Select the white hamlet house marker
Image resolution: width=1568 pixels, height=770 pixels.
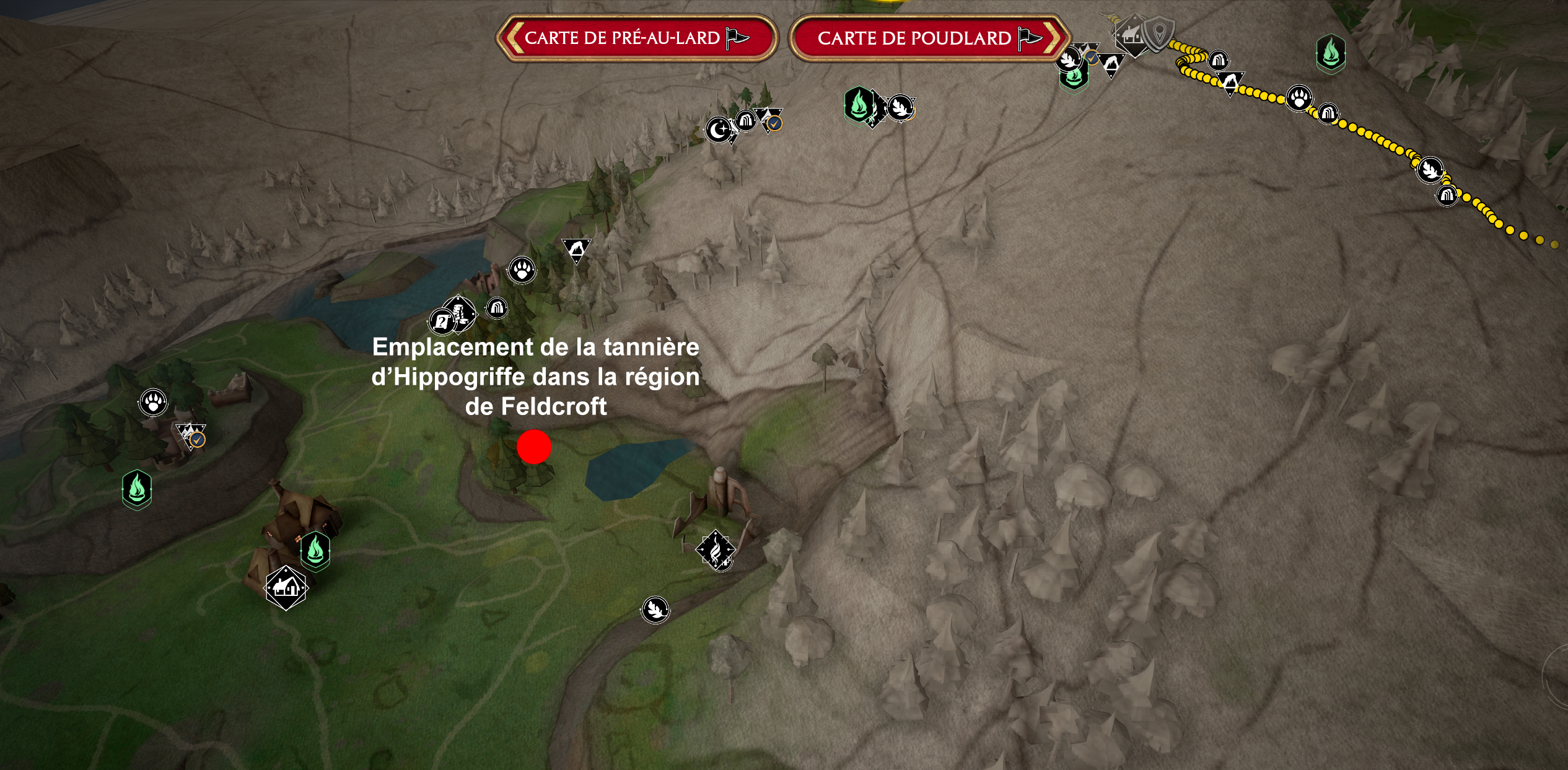(286, 587)
